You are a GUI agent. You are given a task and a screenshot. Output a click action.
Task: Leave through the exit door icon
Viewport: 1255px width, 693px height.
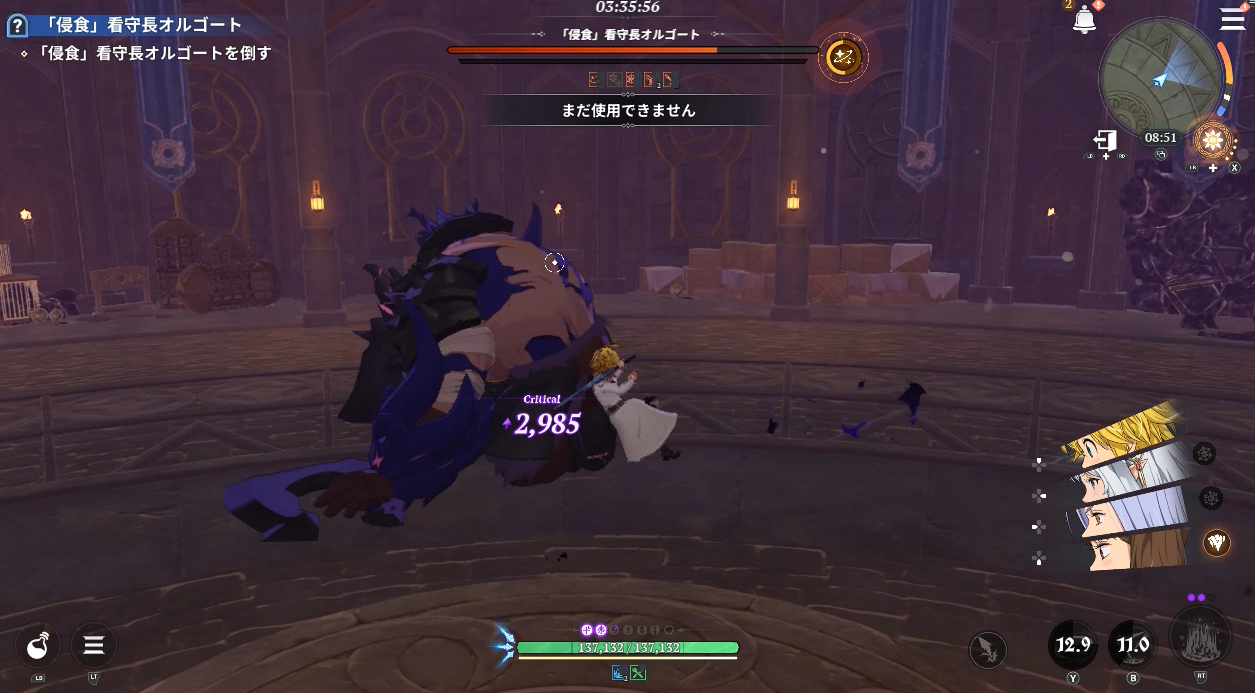[1105, 141]
